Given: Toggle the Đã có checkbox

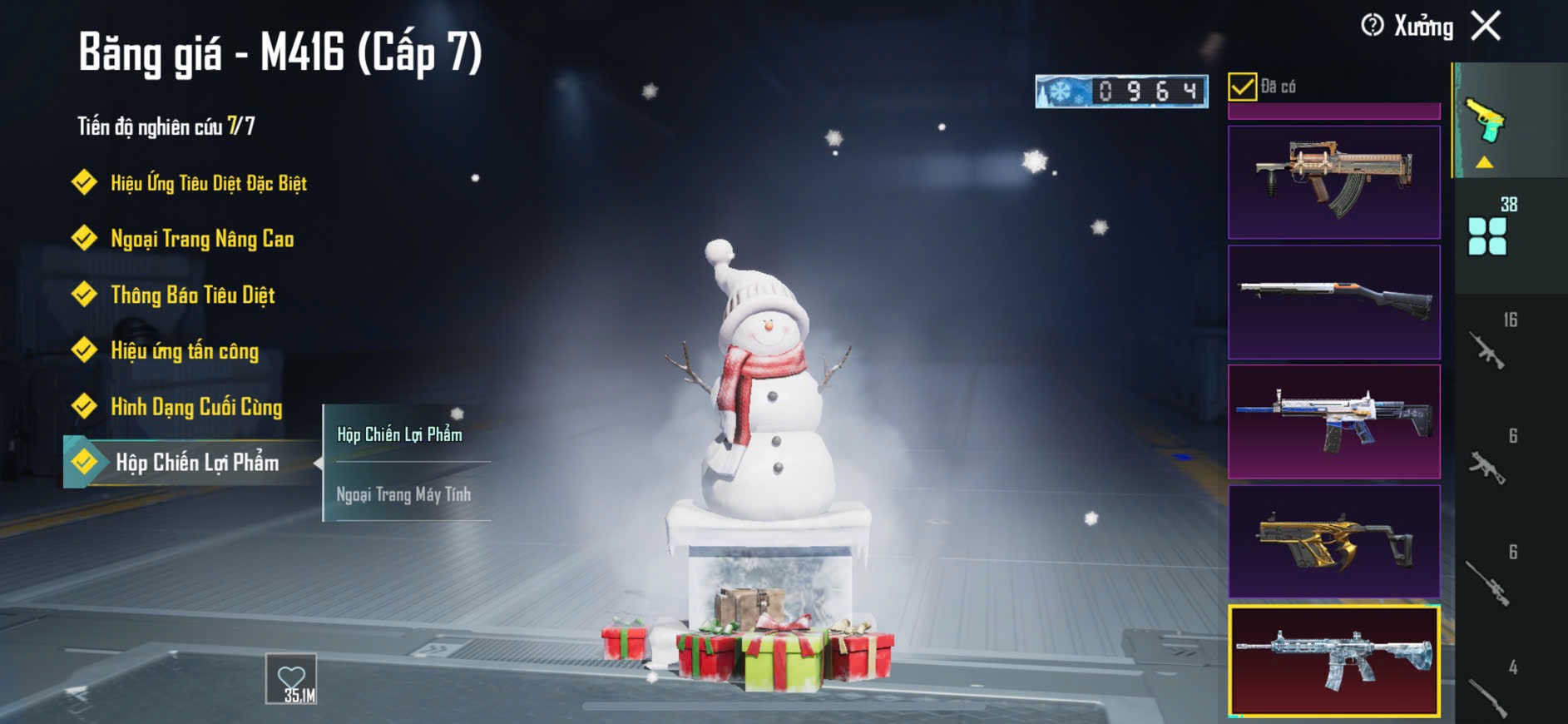Looking at the screenshot, I should [1242, 87].
